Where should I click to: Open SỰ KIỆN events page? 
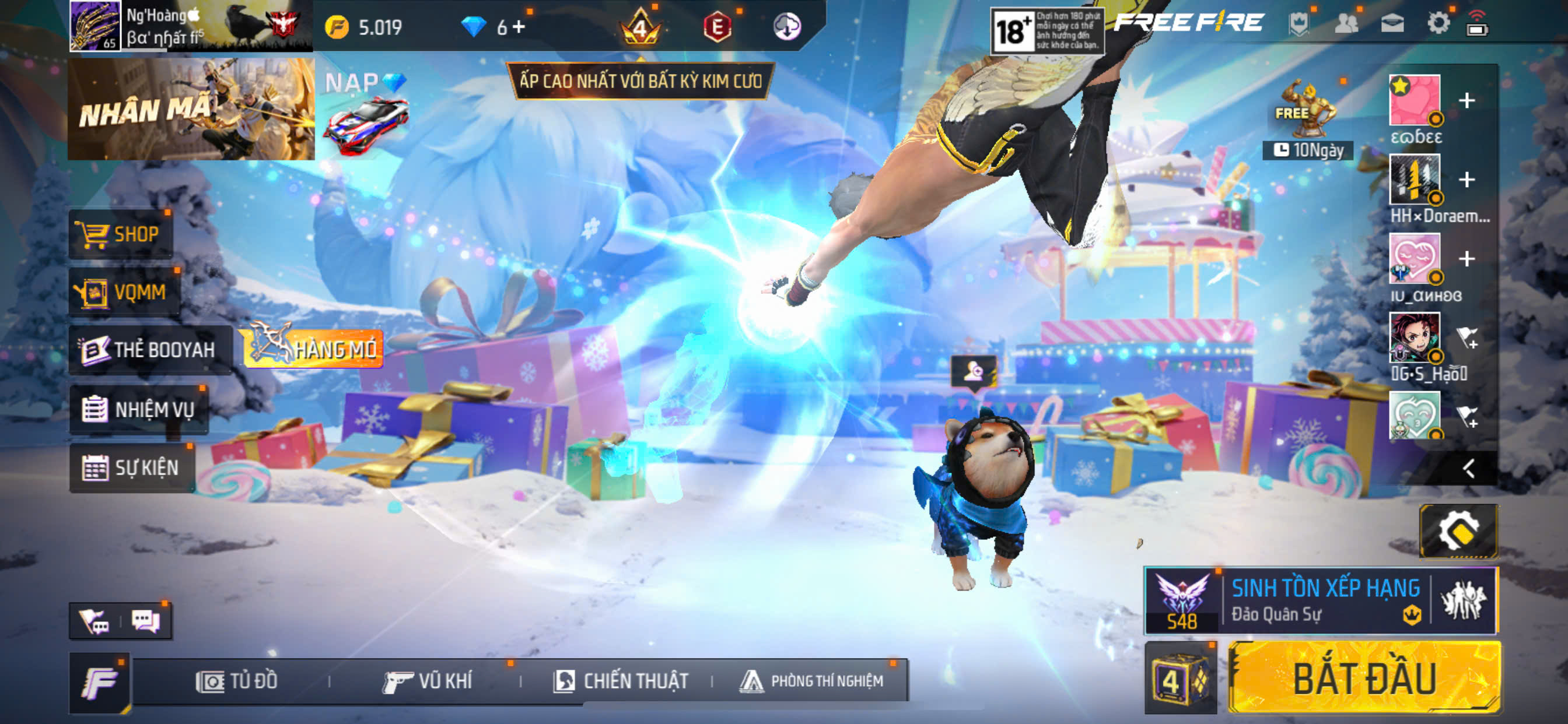pyautogui.click(x=132, y=468)
